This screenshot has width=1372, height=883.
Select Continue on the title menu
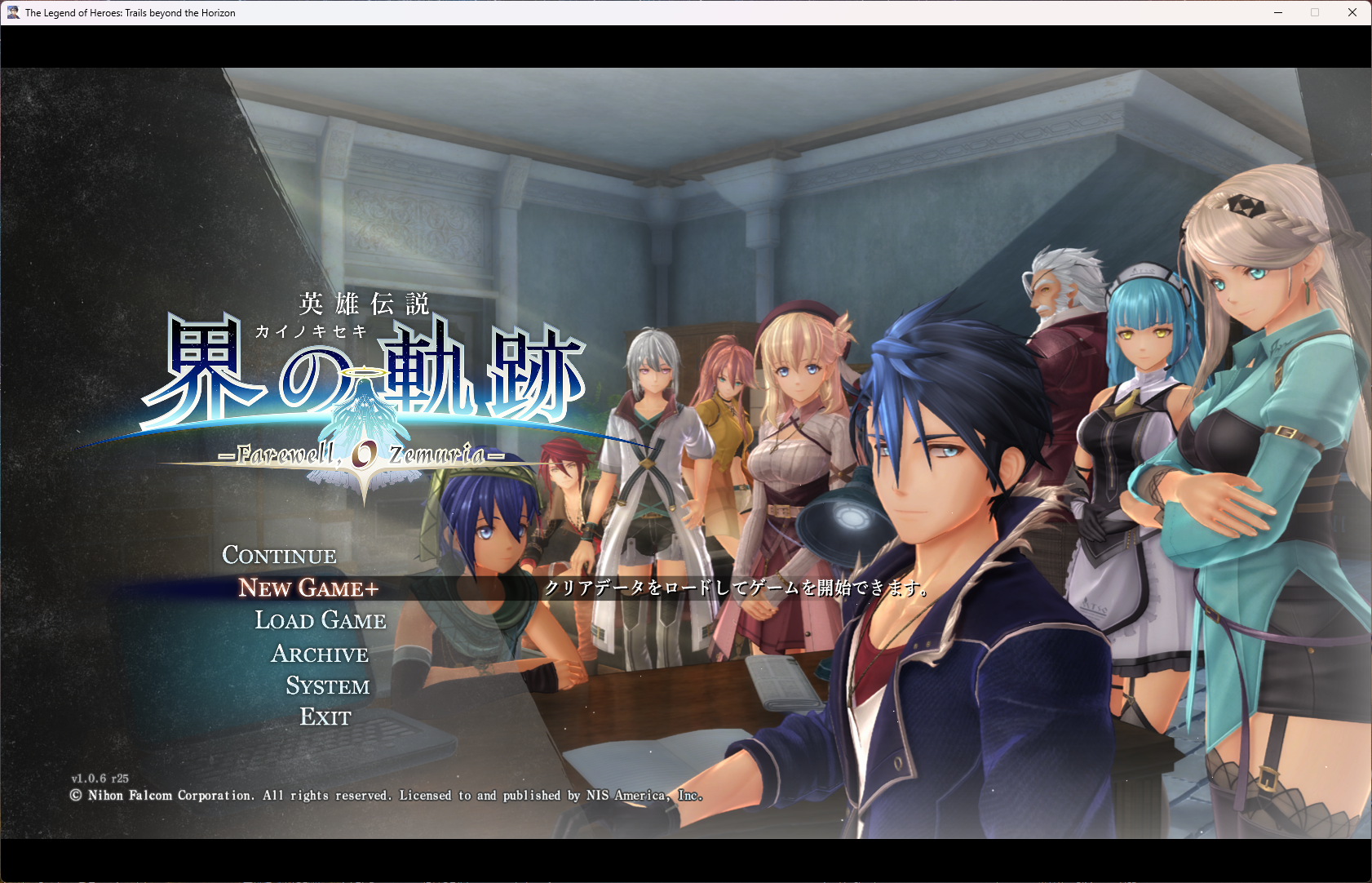(279, 556)
